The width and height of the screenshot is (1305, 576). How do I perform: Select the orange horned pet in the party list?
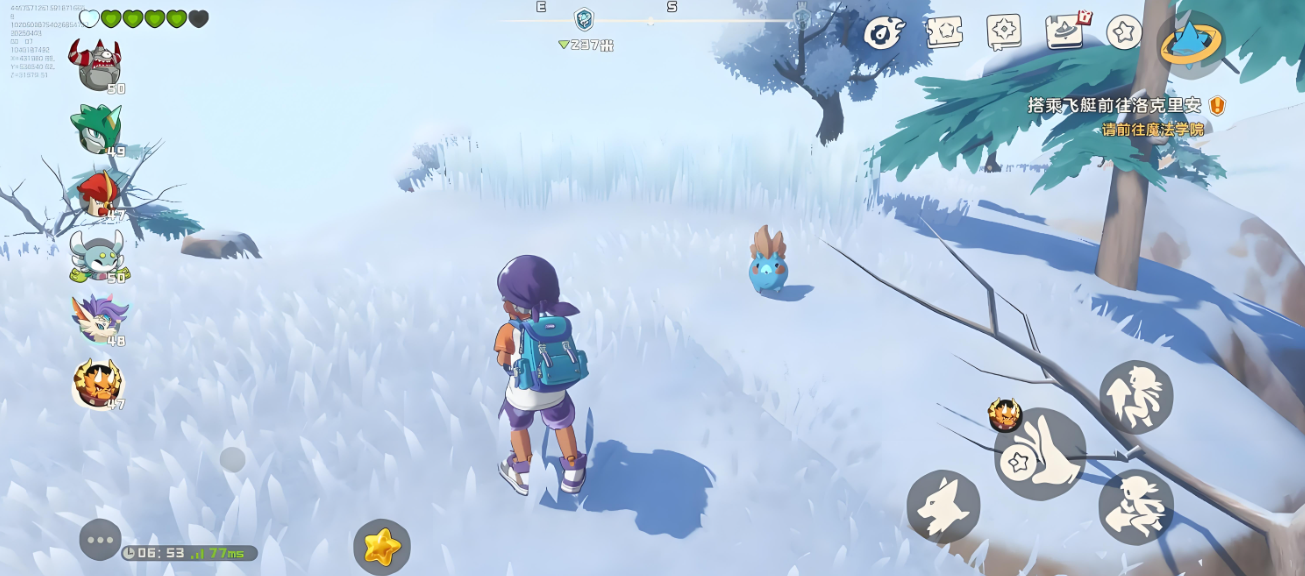point(97,383)
